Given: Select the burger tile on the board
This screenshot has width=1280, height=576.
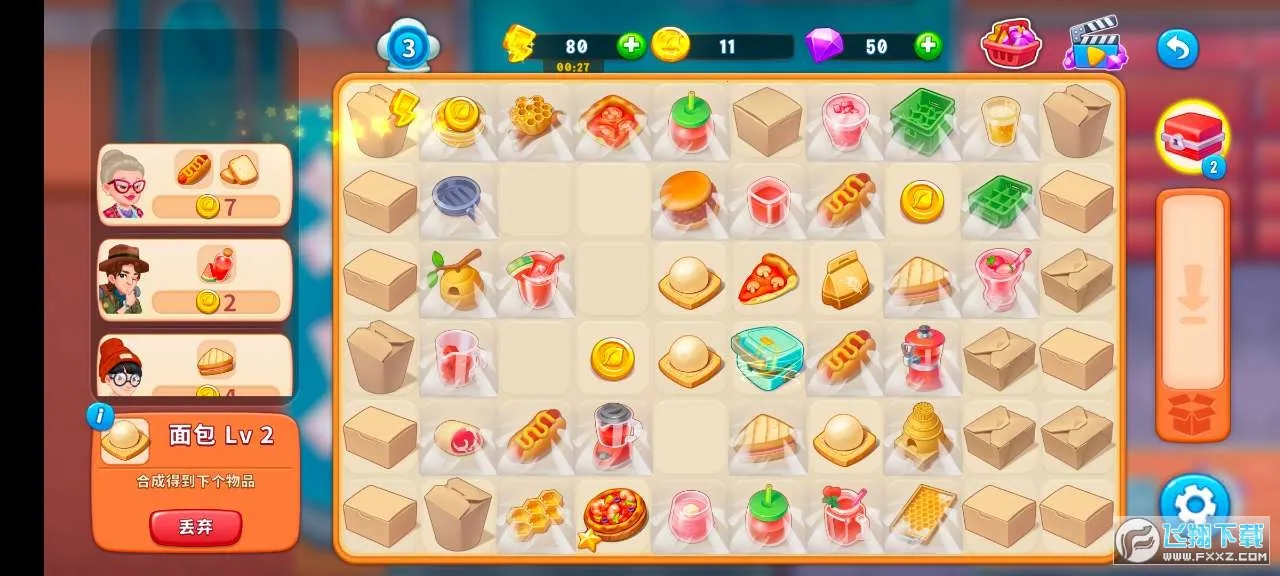Looking at the screenshot, I should (x=689, y=198).
